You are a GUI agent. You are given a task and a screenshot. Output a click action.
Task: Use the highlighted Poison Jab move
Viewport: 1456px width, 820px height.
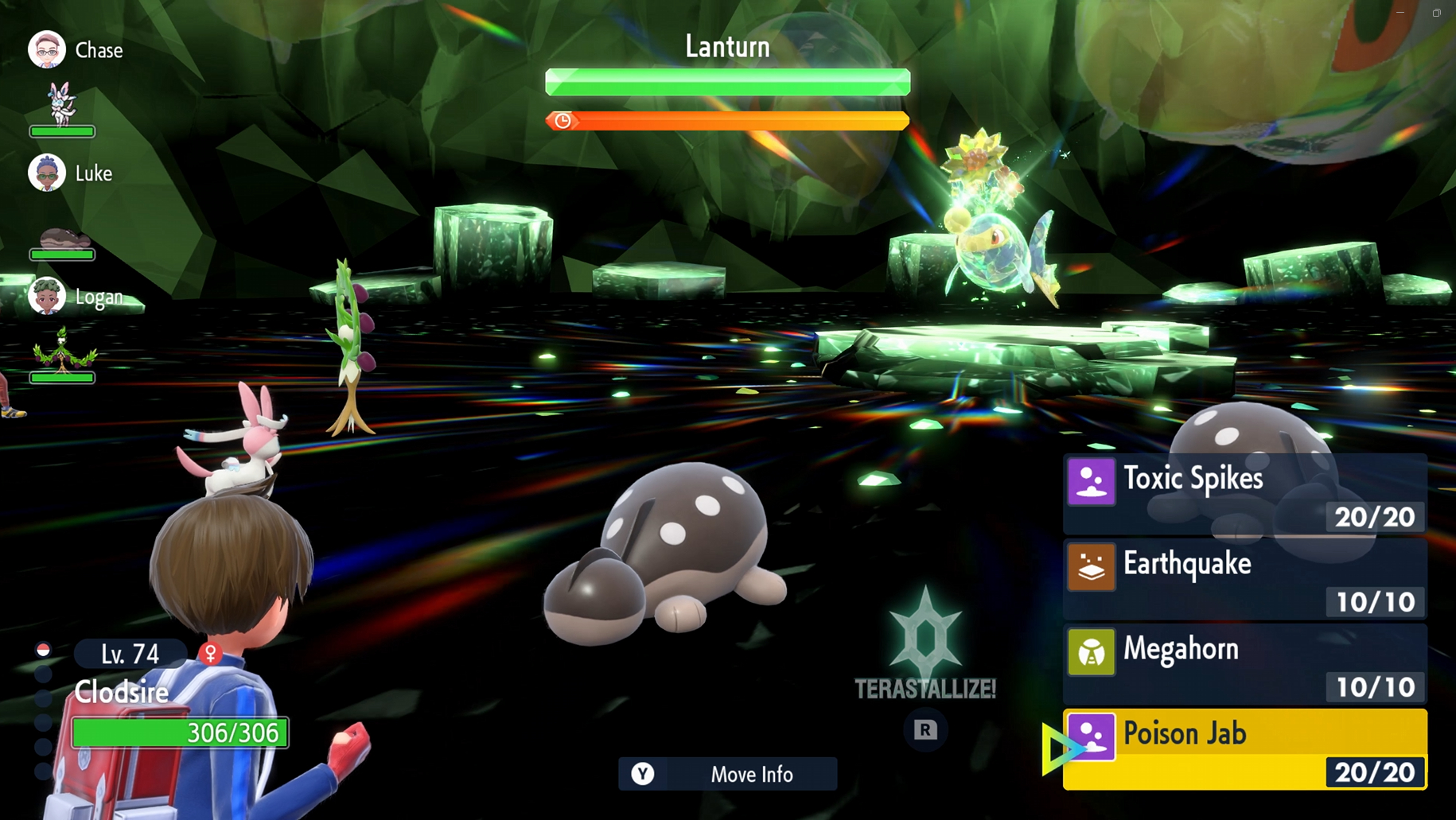coord(1244,749)
